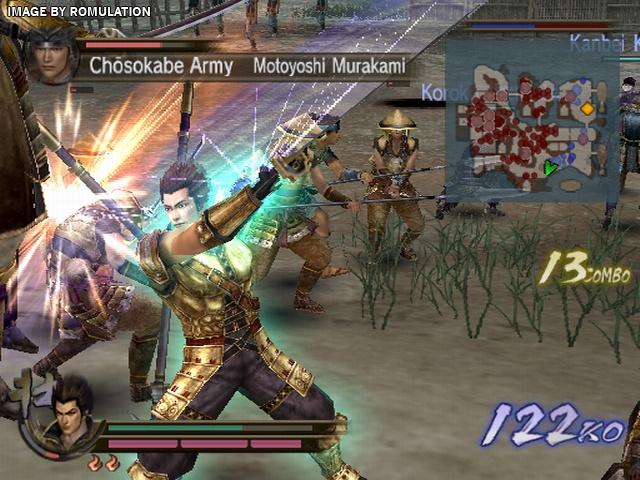The height and width of the screenshot is (480, 640).
Task: Click the green player arrow on minimap
Action: coord(549,168)
